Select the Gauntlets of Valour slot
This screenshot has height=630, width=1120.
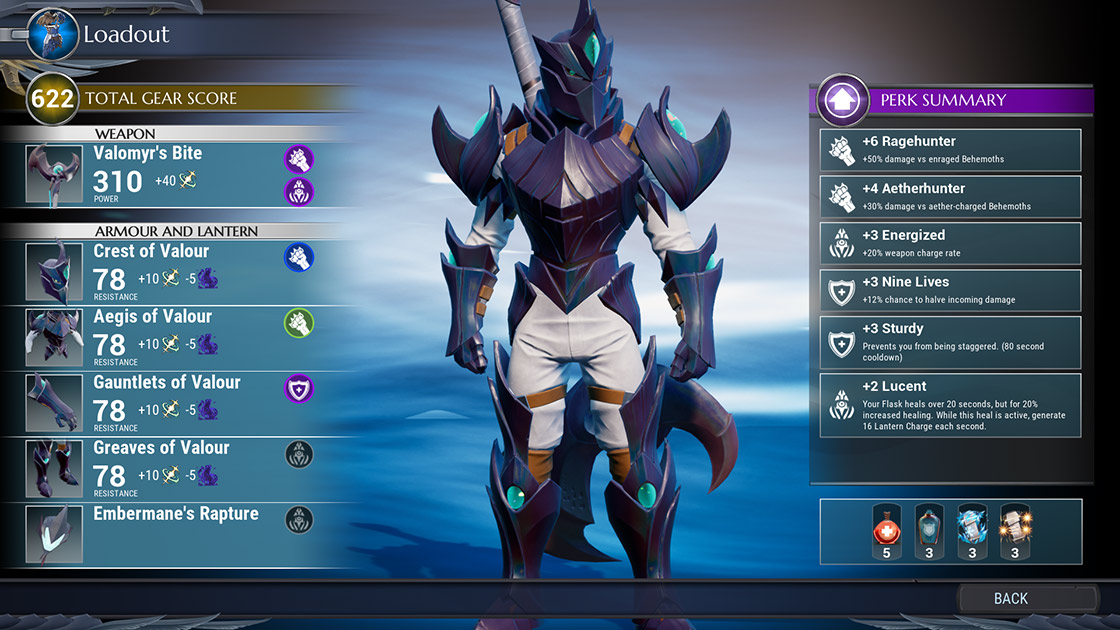tap(170, 403)
